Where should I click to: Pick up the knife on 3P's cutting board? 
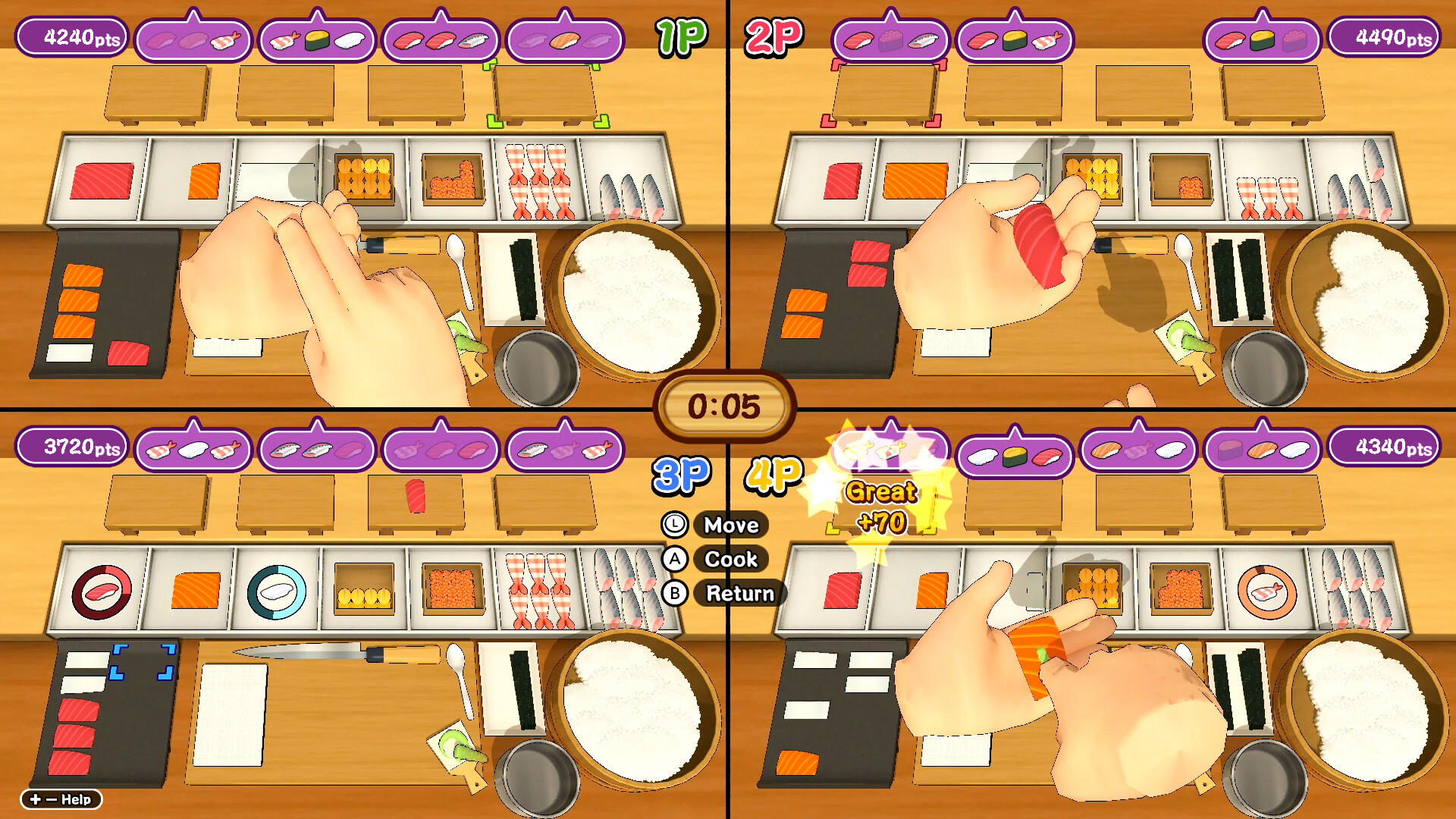pyautogui.click(x=303, y=651)
